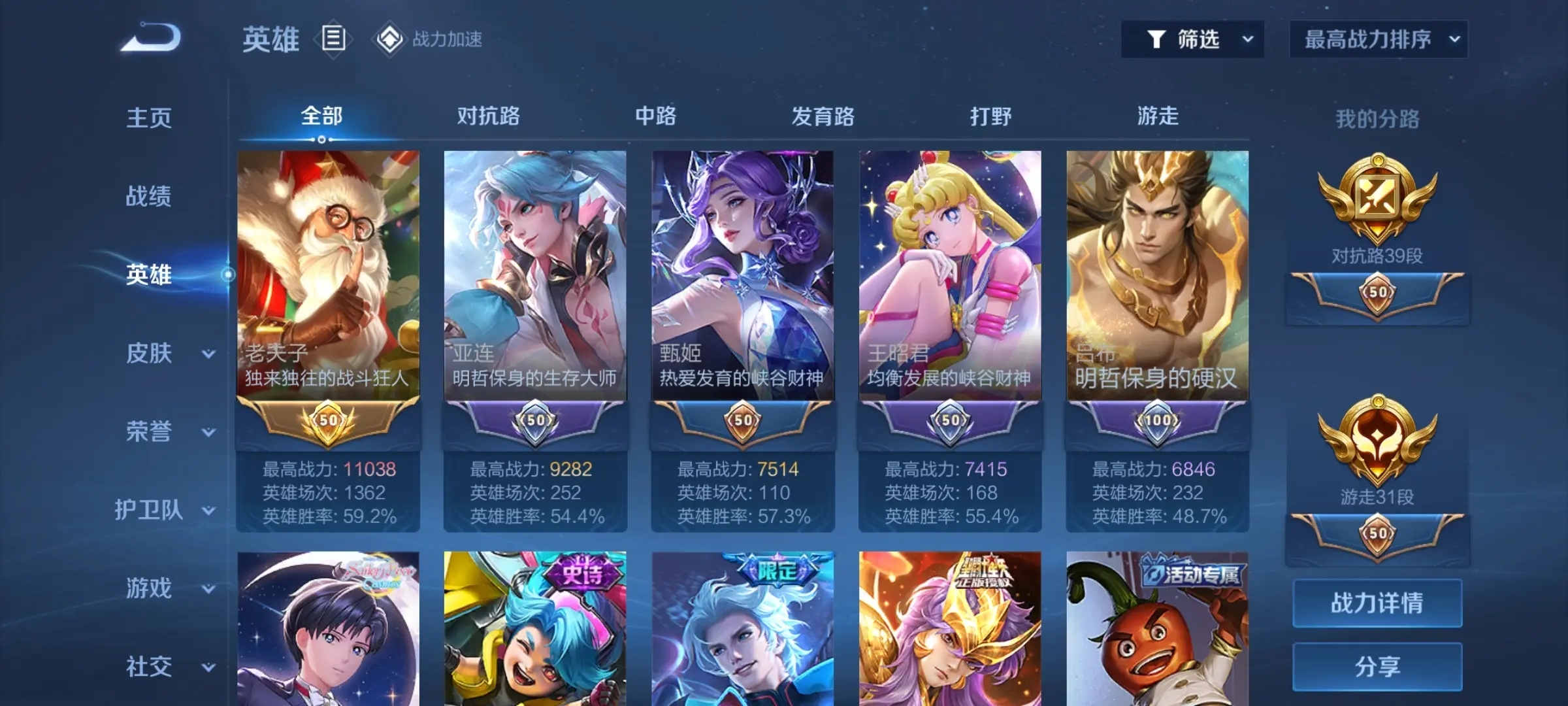Open the 筛选 filter dropdown
The height and width of the screenshot is (706, 1568).
(1192, 39)
